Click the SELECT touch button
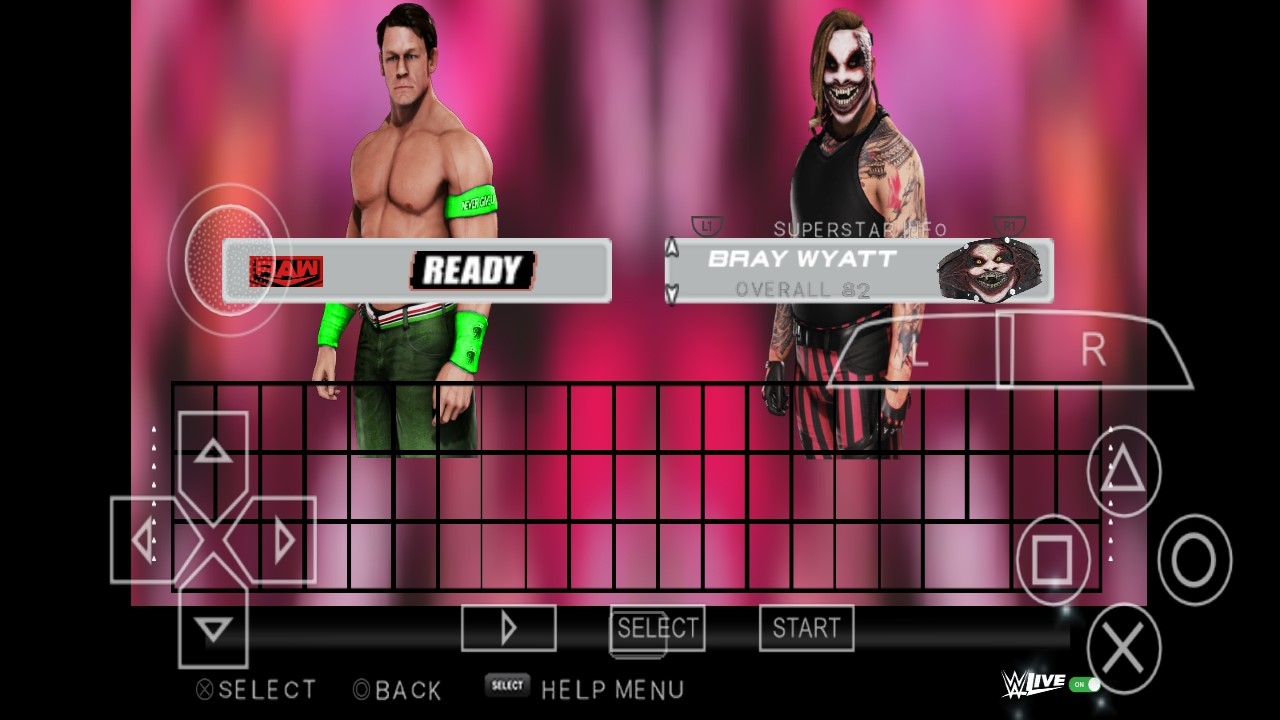Image resolution: width=1280 pixels, height=720 pixels. pos(657,628)
